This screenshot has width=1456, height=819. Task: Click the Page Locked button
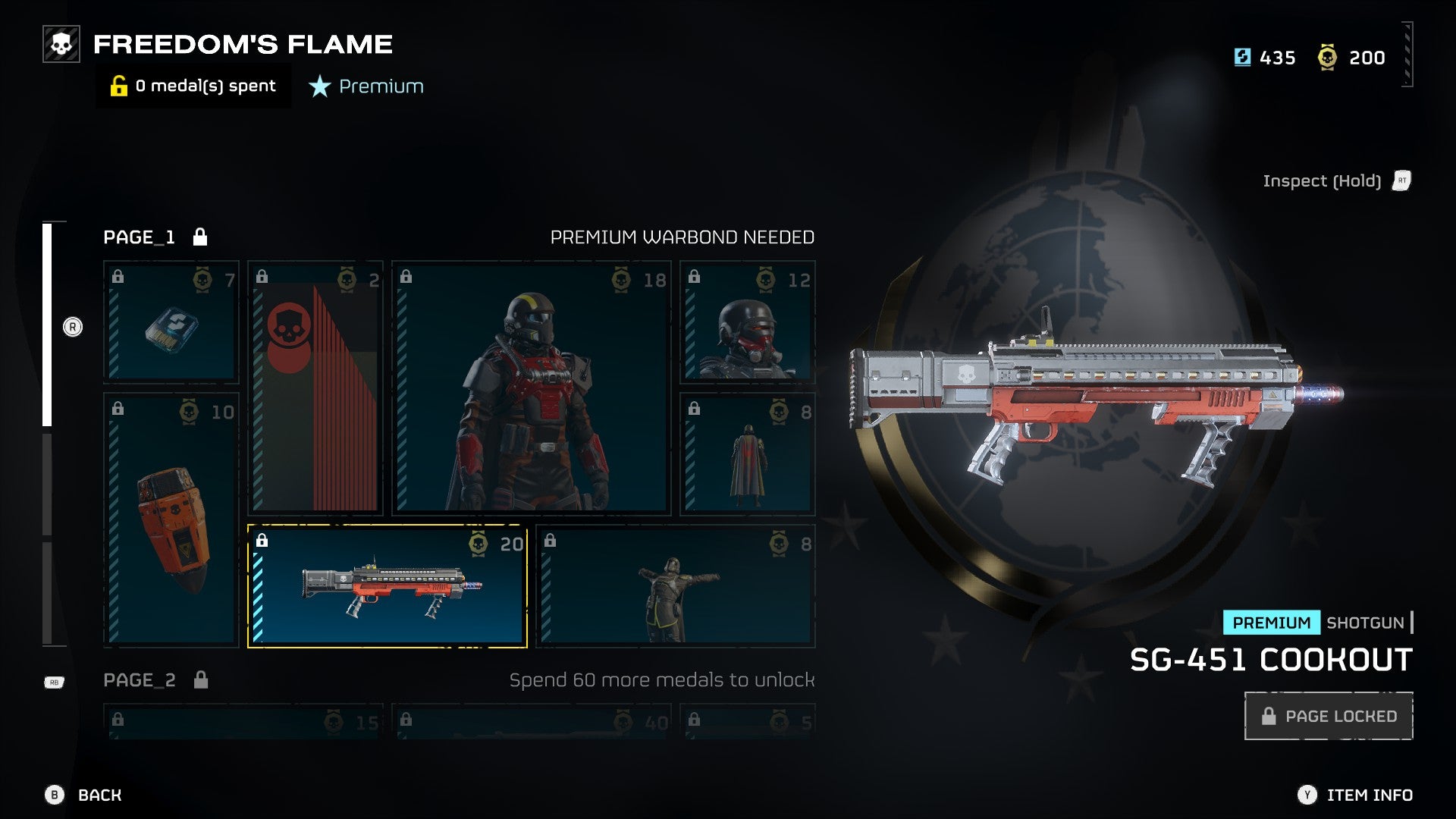pos(1329,716)
